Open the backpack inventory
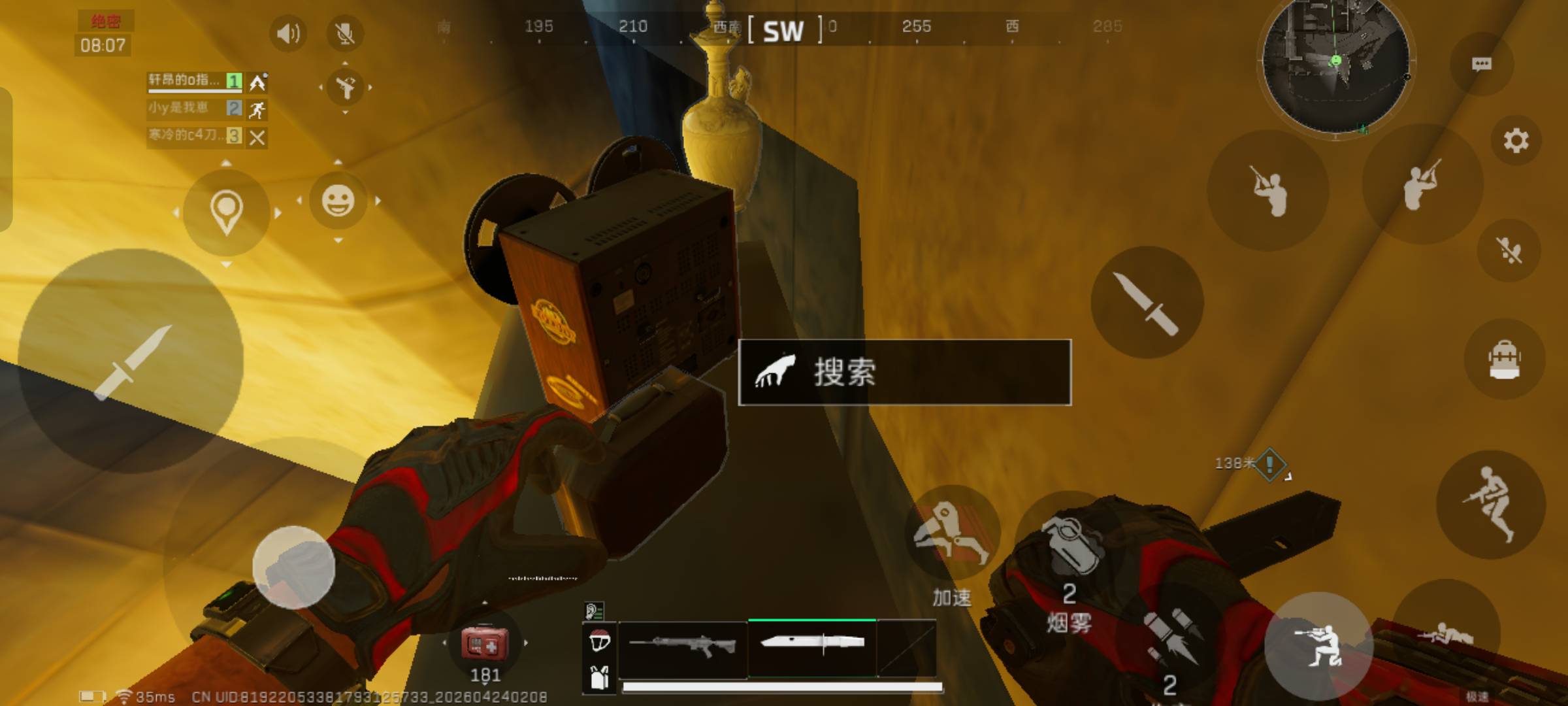1568x706 pixels. click(x=1504, y=360)
